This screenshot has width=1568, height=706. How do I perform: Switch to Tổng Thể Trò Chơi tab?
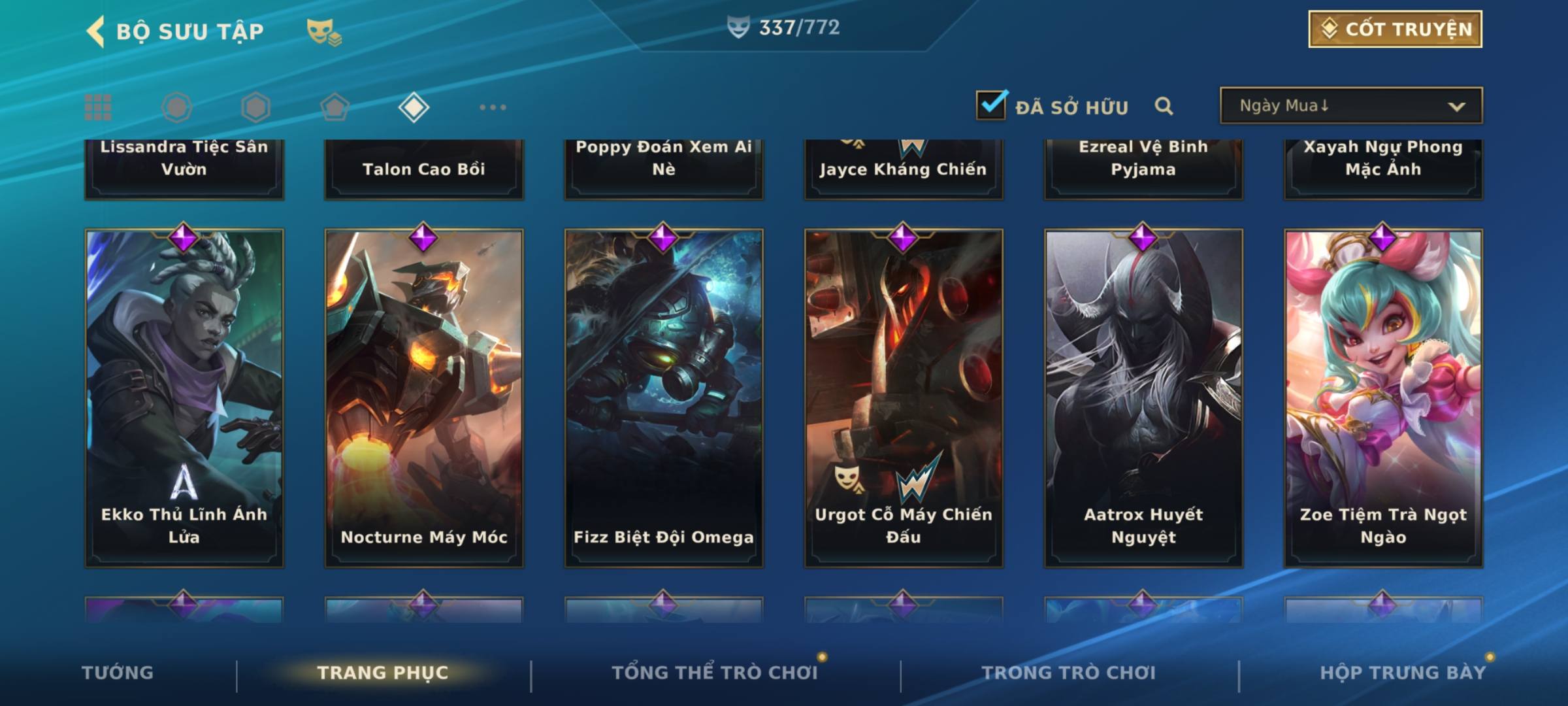click(714, 673)
